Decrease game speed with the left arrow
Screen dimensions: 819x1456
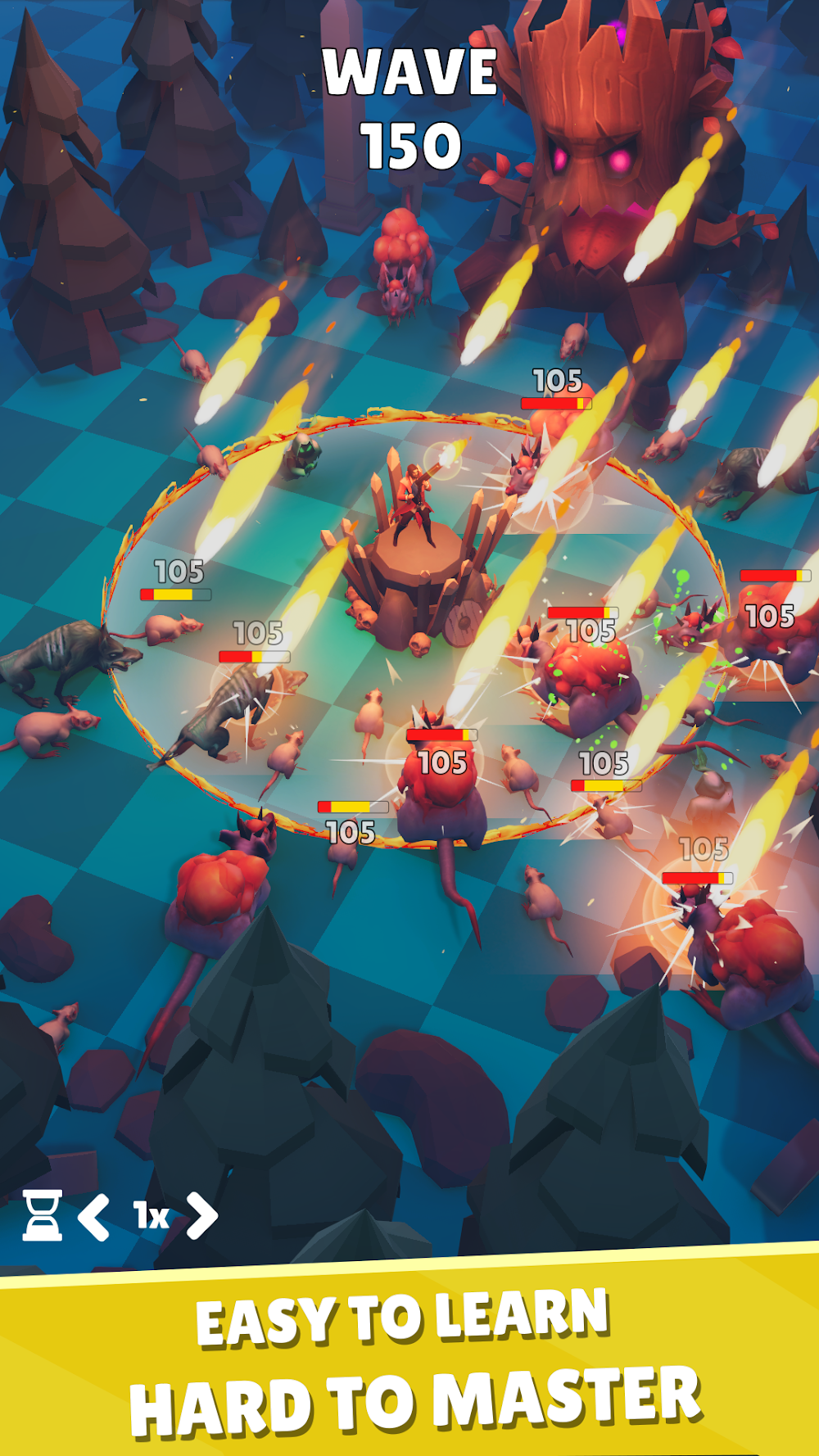[94, 1217]
